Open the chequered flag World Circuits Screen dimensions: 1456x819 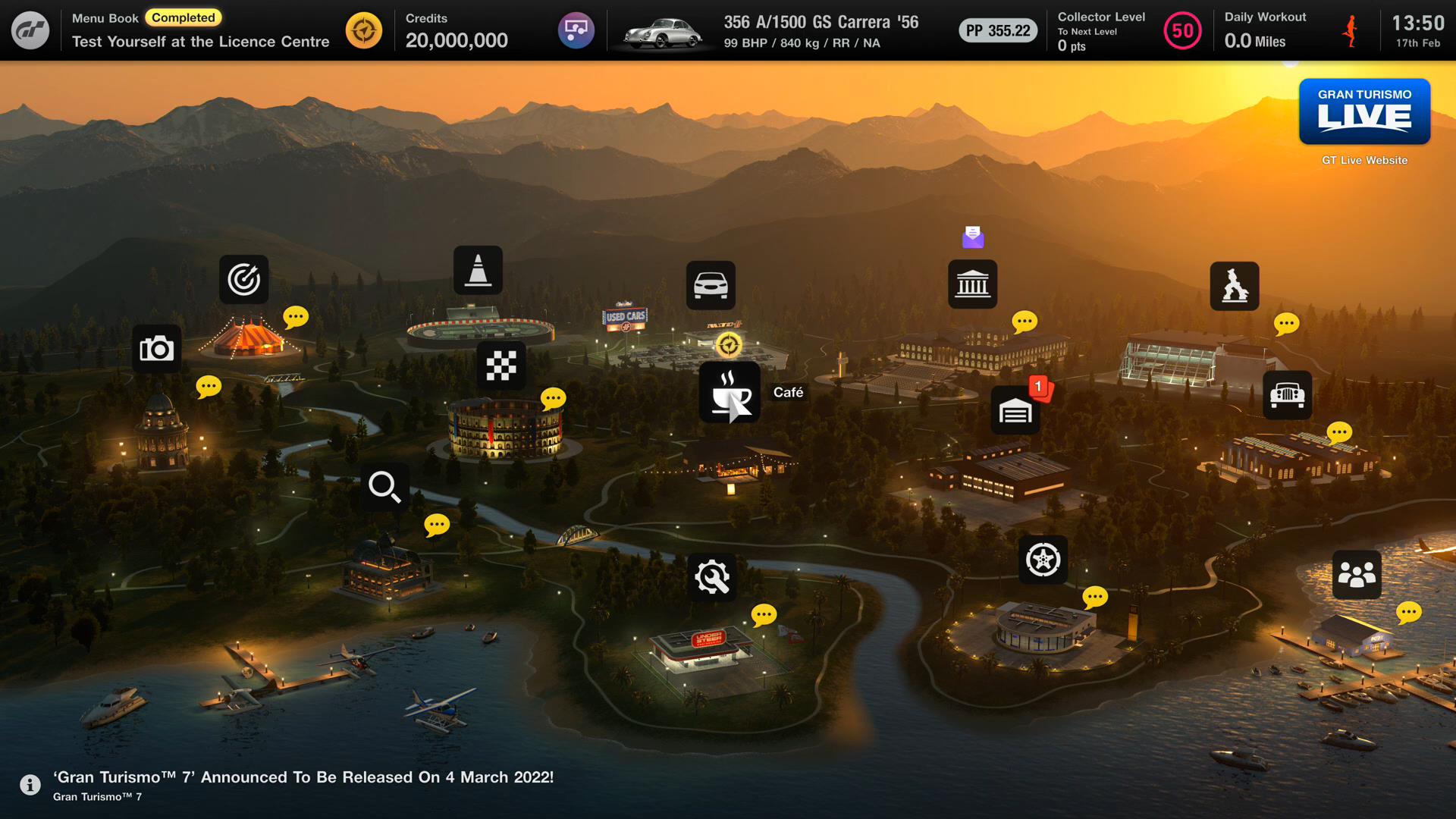pos(501,366)
